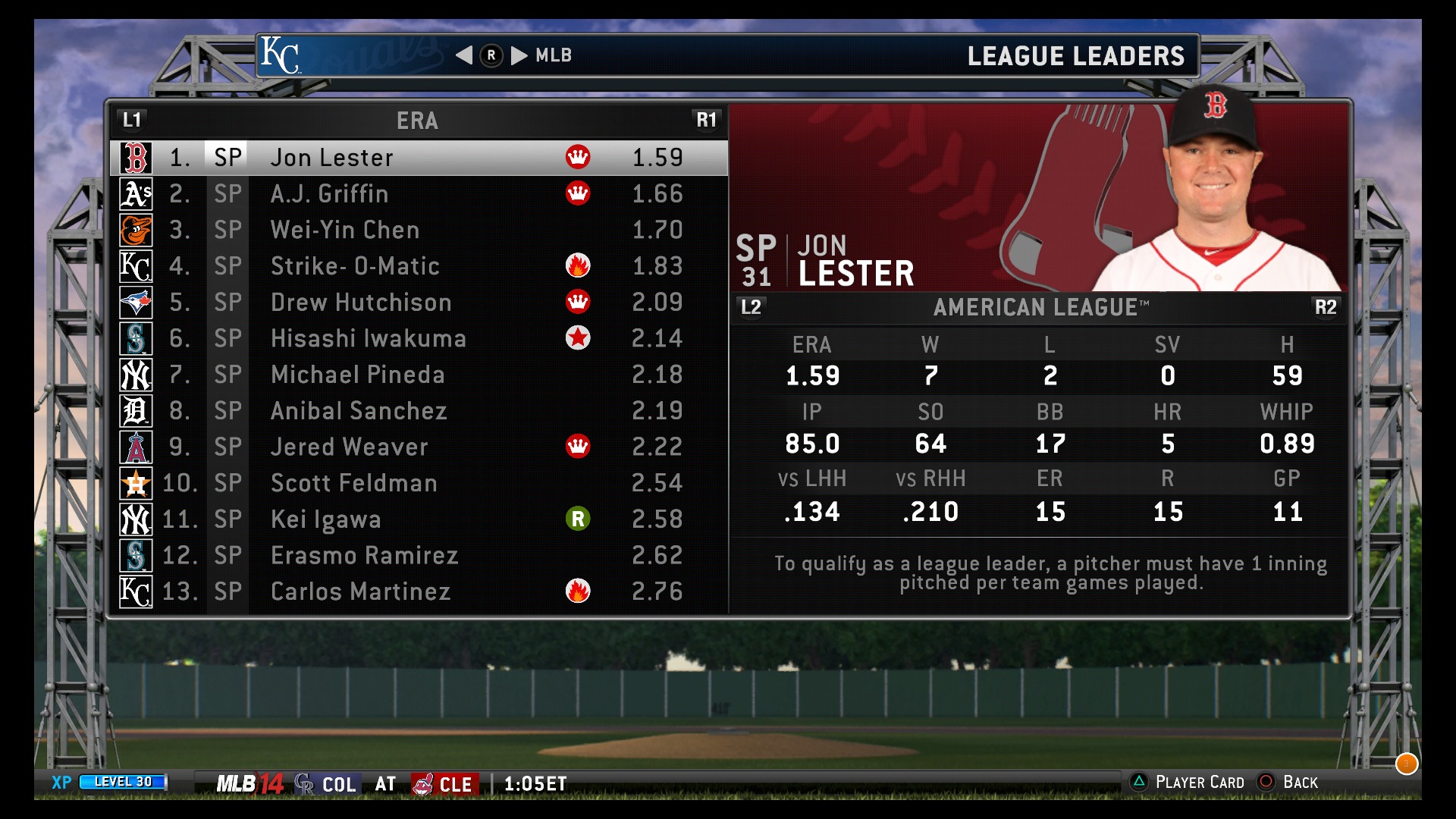The width and height of the screenshot is (1456, 819).
Task: Open the Player Card
Action: [1187, 783]
